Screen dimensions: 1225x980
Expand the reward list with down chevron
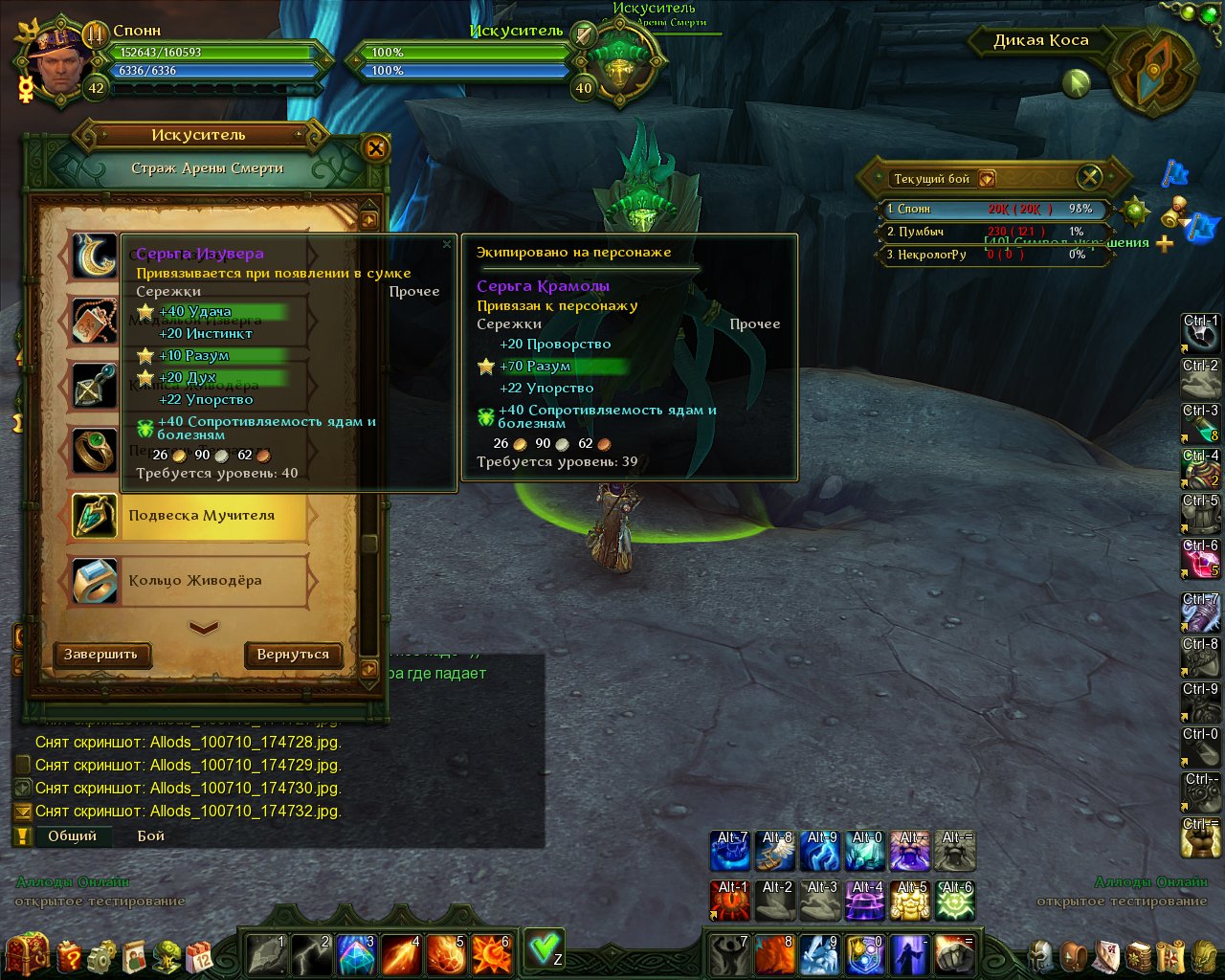204,628
